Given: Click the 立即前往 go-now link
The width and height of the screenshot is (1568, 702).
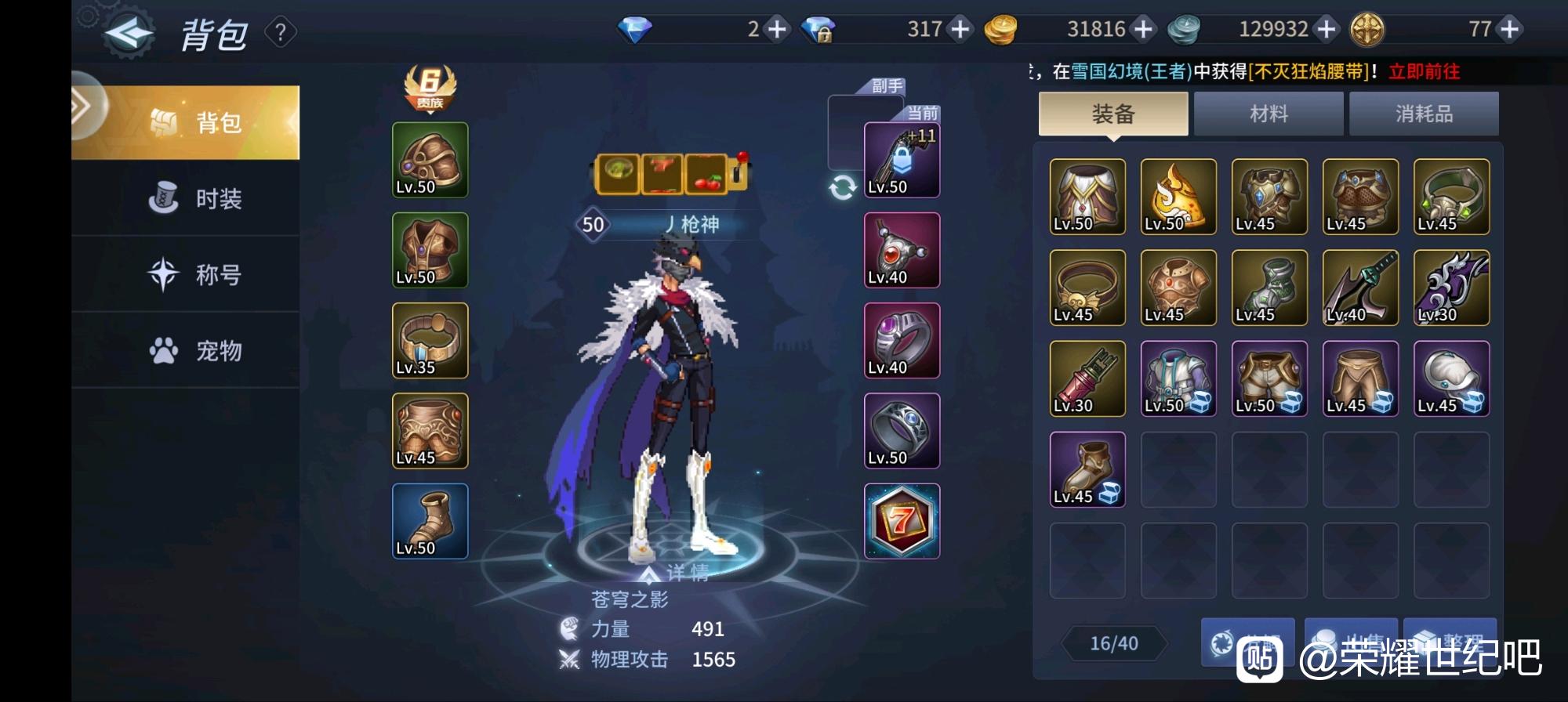Looking at the screenshot, I should pyautogui.click(x=1424, y=72).
